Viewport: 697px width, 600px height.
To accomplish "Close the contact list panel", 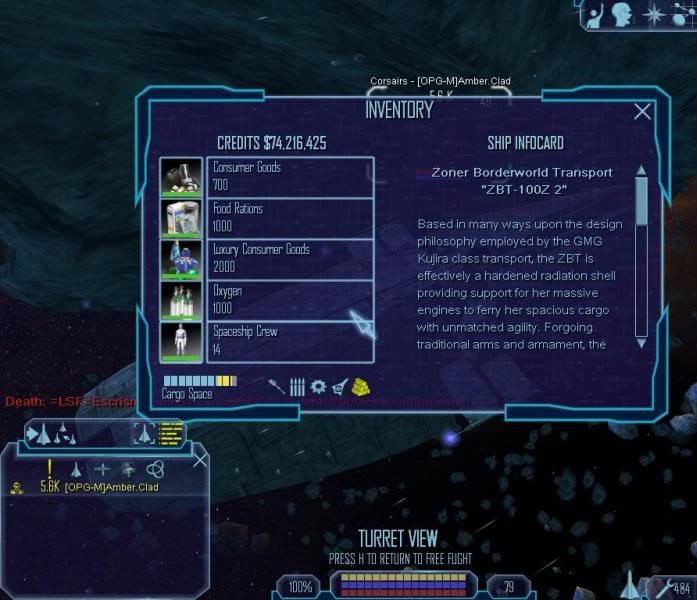I will [x=200, y=460].
